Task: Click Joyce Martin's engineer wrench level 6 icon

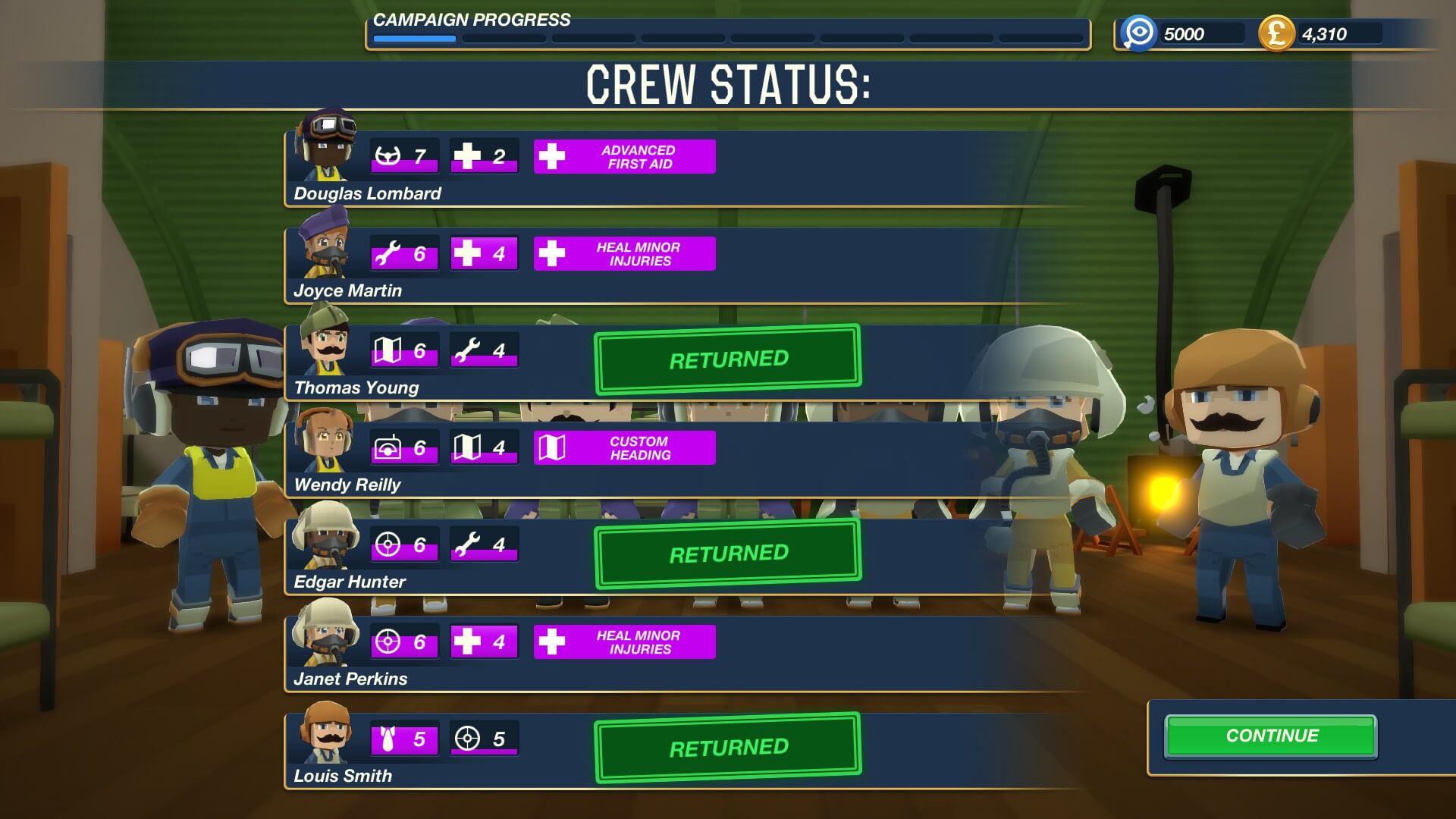Action: pos(404,253)
